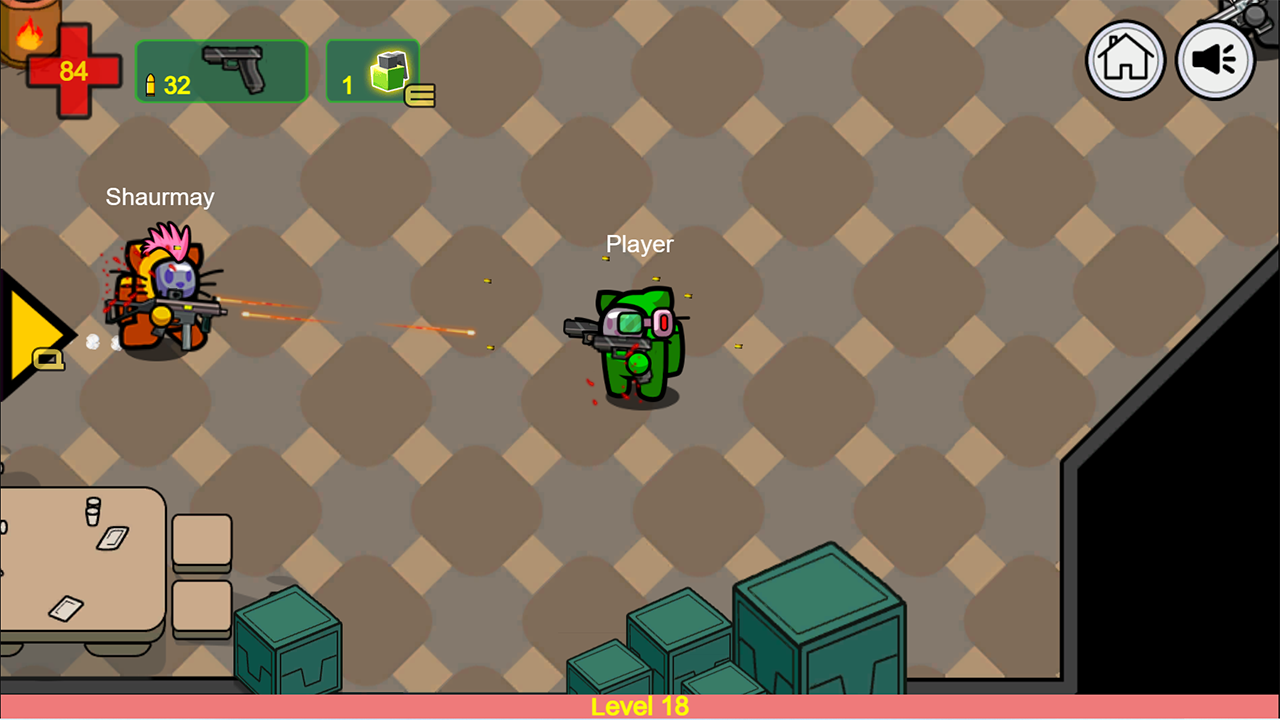1280x720 pixels.
Task: Click the small gold badge on the arrow indicator
Action: click(46, 360)
